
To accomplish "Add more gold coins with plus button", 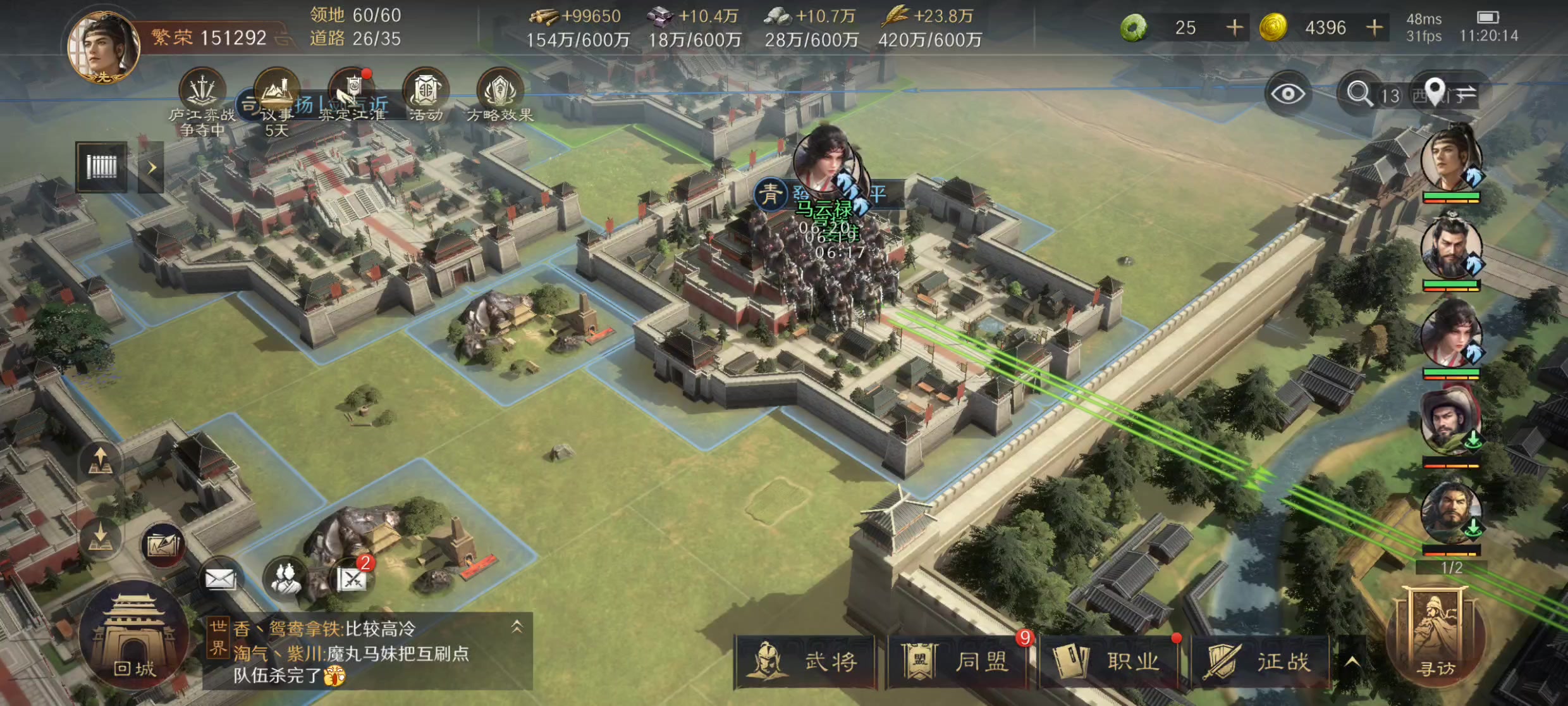I will click(1375, 28).
